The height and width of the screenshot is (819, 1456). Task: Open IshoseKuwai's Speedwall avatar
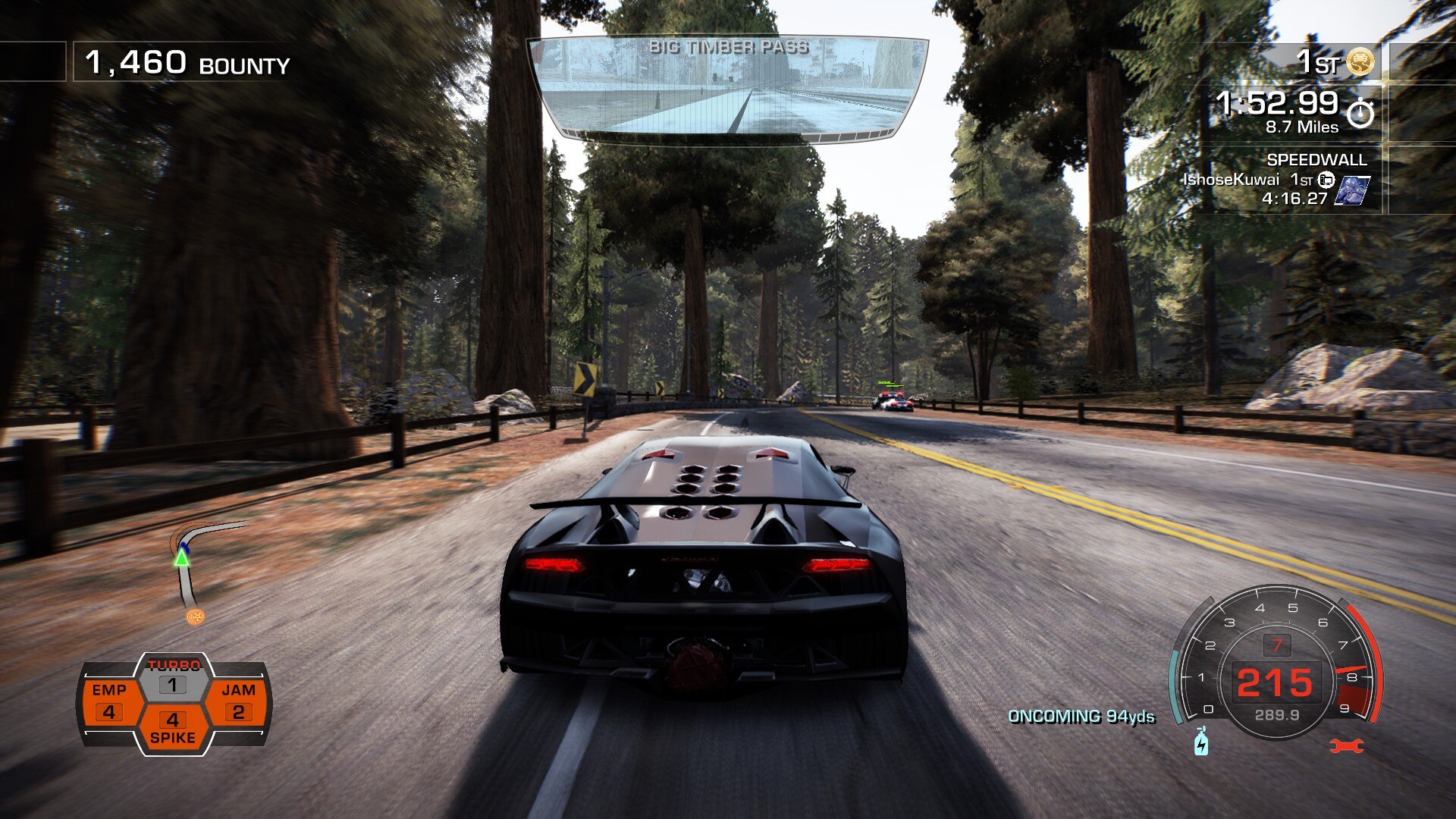click(x=1352, y=190)
